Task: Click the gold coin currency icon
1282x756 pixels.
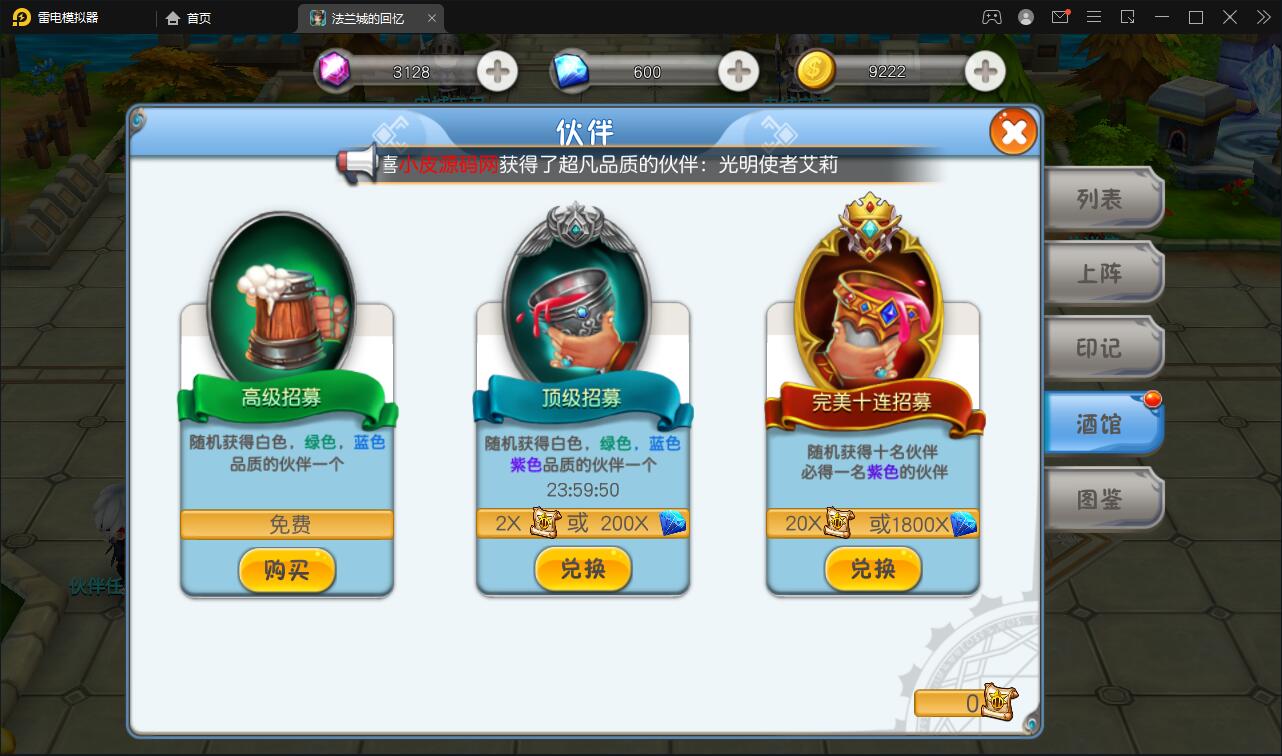Action: 816,71
